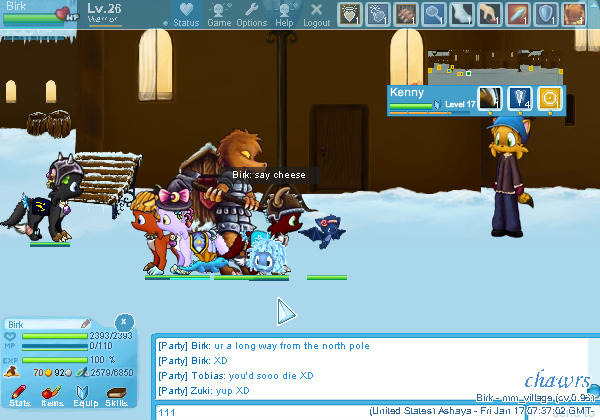This screenshot has height=420, width=600.
Task: Open the Game menu
Action: coord(219,14)
